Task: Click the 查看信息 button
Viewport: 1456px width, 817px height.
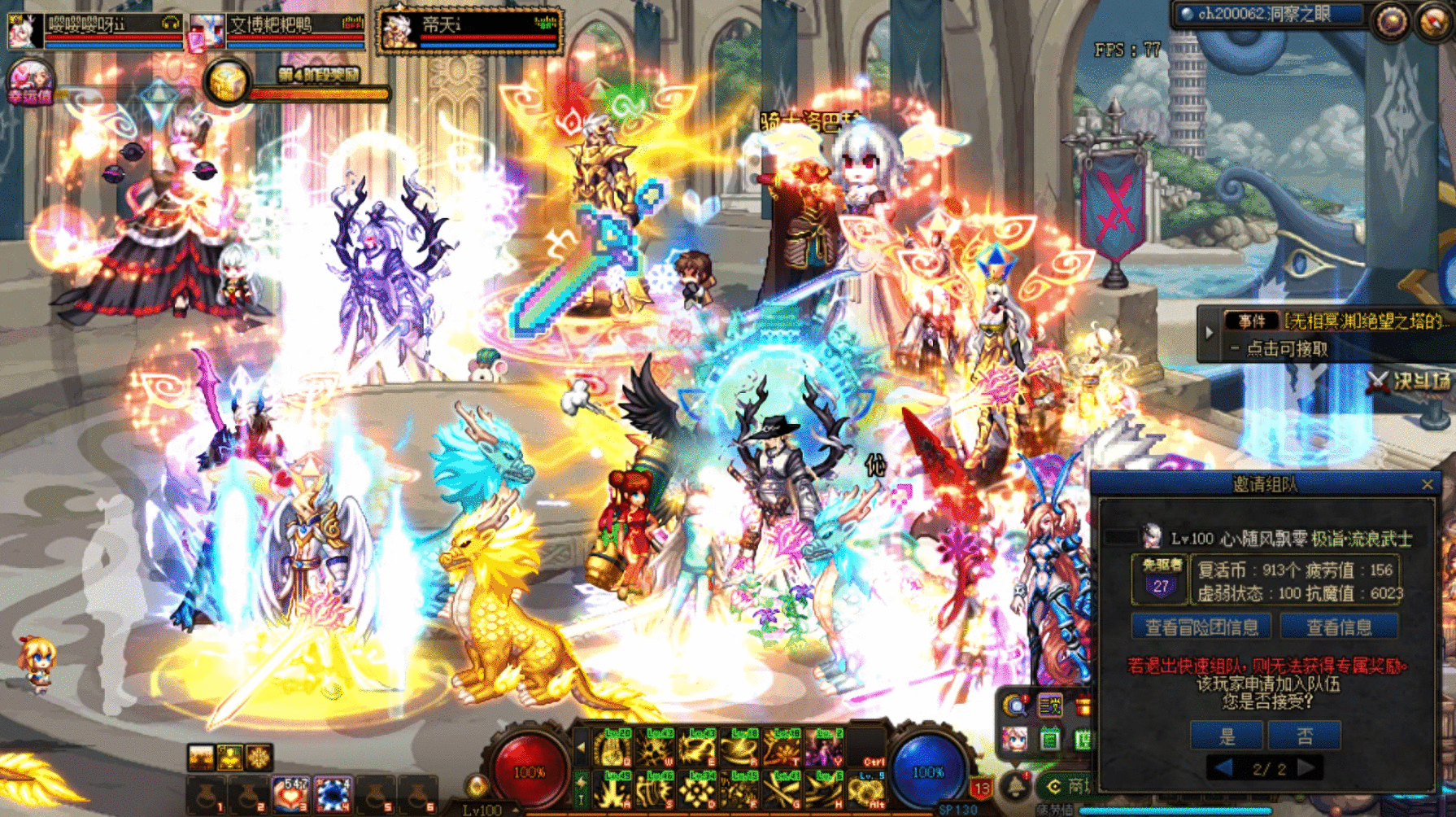Action: [x=1339, y=627]
